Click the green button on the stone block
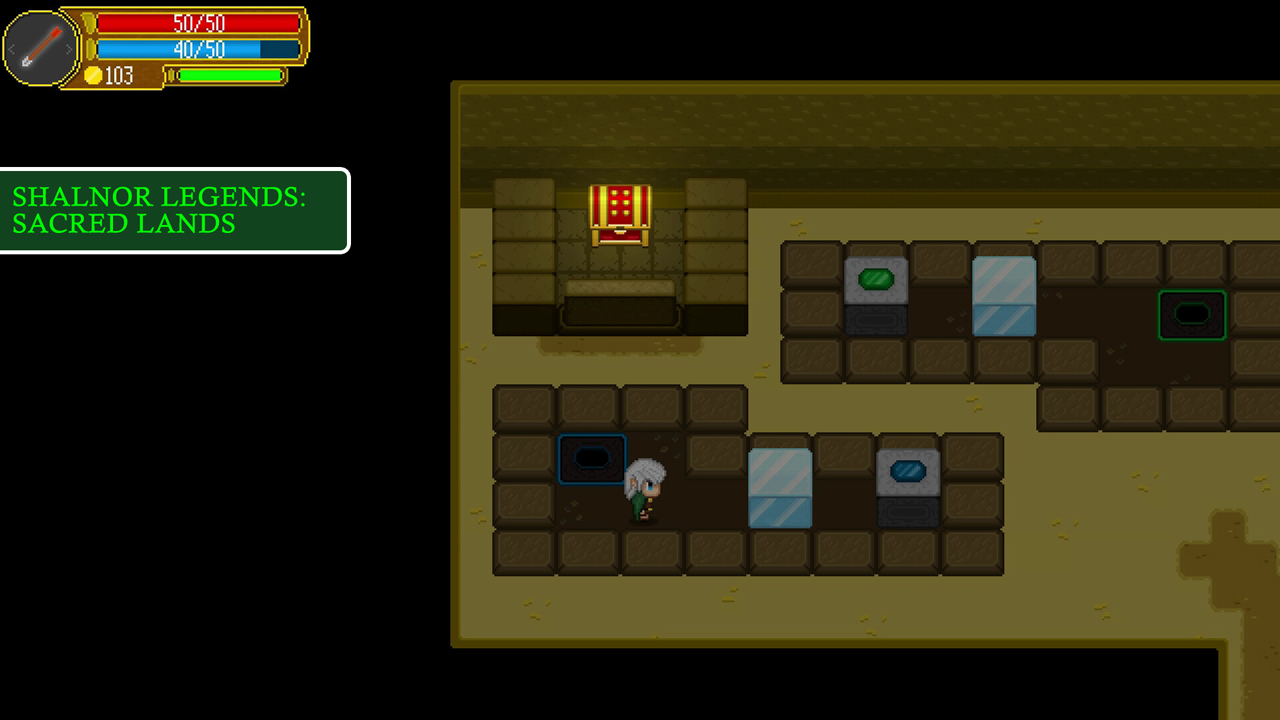Viewport: 1280px width, 720px height. [x=877, y=279]
